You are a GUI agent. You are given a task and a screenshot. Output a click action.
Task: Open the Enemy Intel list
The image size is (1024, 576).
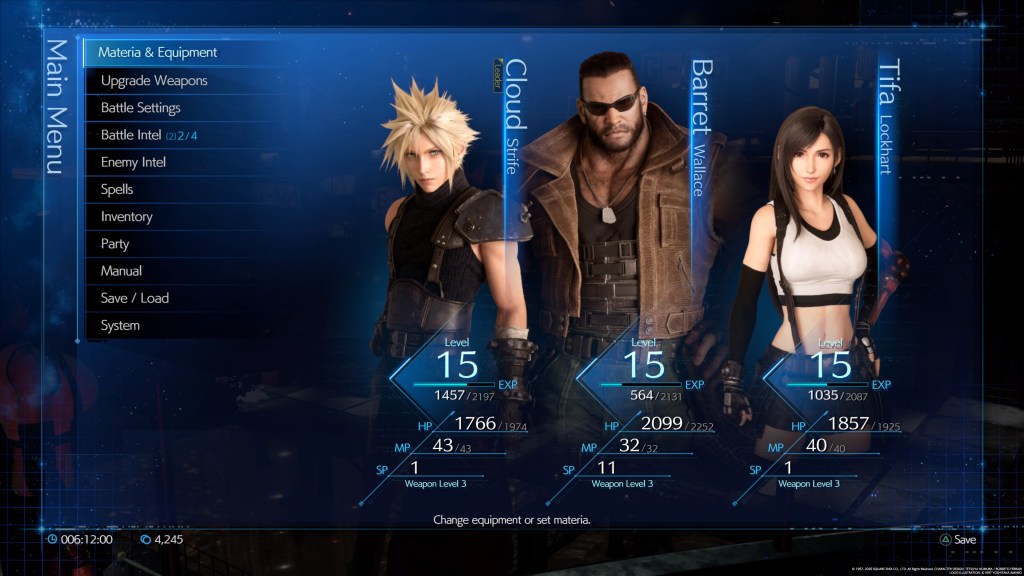click(x=133, y=162)
